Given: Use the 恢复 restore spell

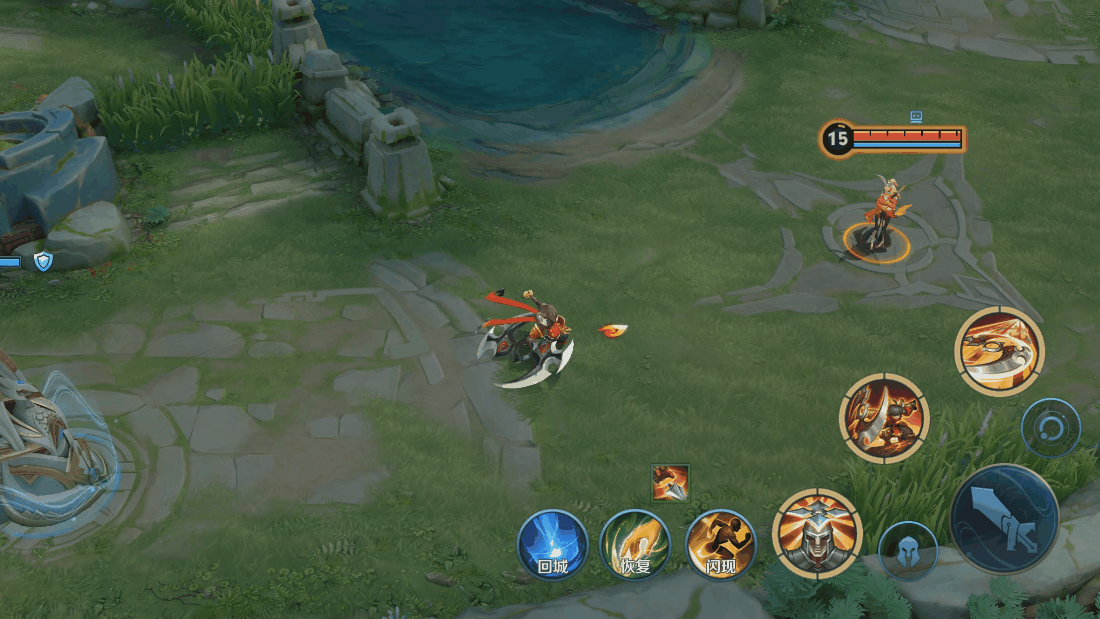Looking at the screenshot, I should click(x=635, y=545).
